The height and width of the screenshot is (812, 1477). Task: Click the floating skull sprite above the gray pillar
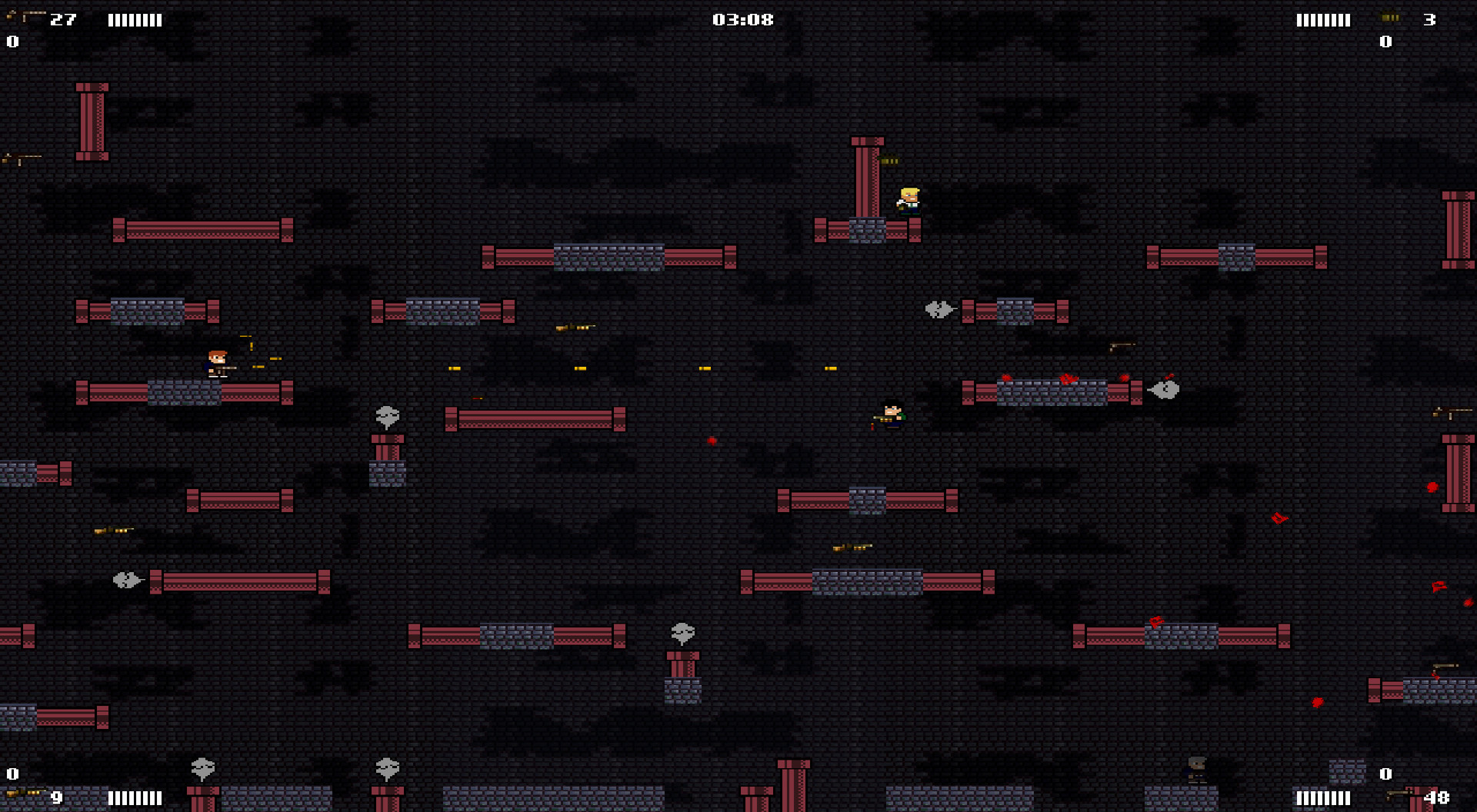coord(386,415)
